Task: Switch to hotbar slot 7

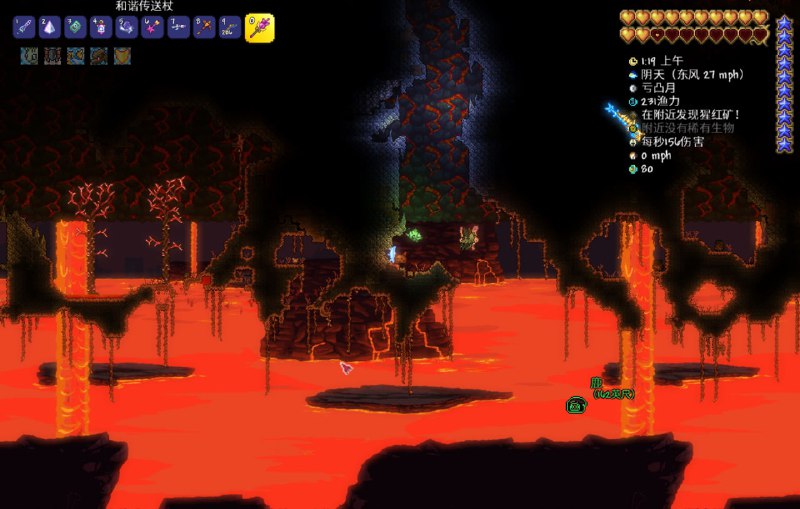Action: point(178,27)
